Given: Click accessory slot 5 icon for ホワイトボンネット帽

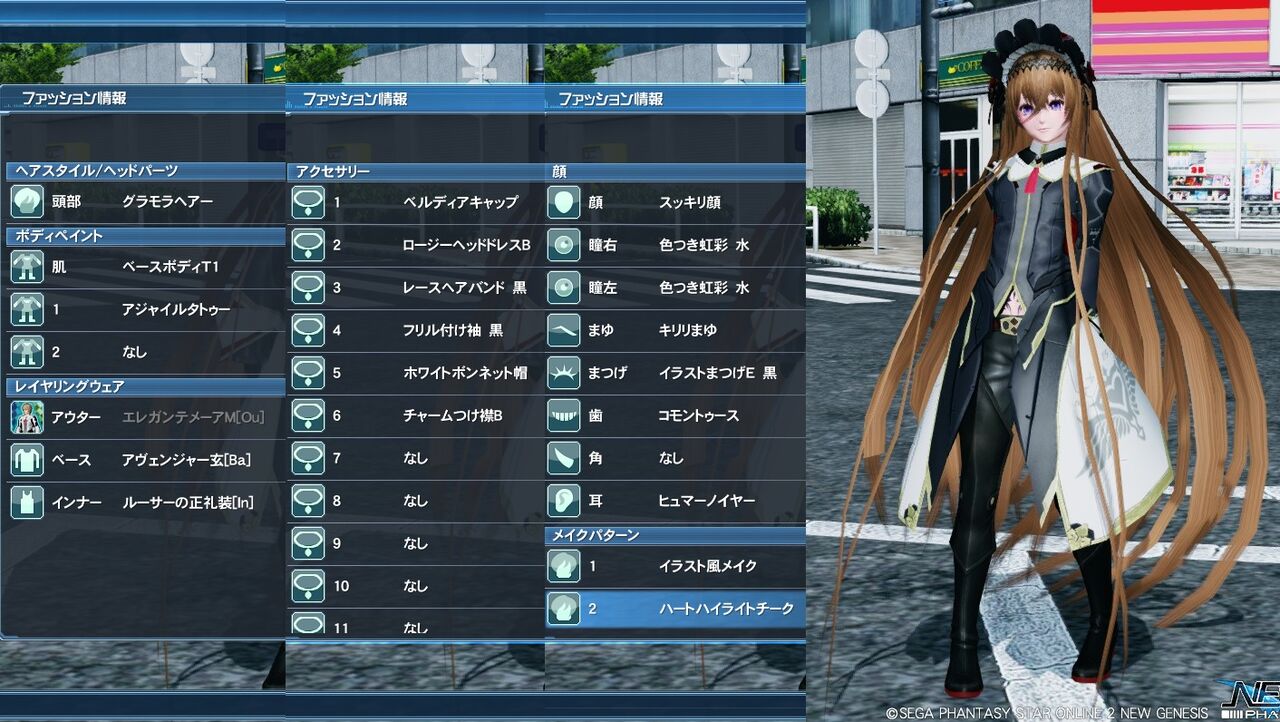Looking at the screenshot, I should coord(306,372).
